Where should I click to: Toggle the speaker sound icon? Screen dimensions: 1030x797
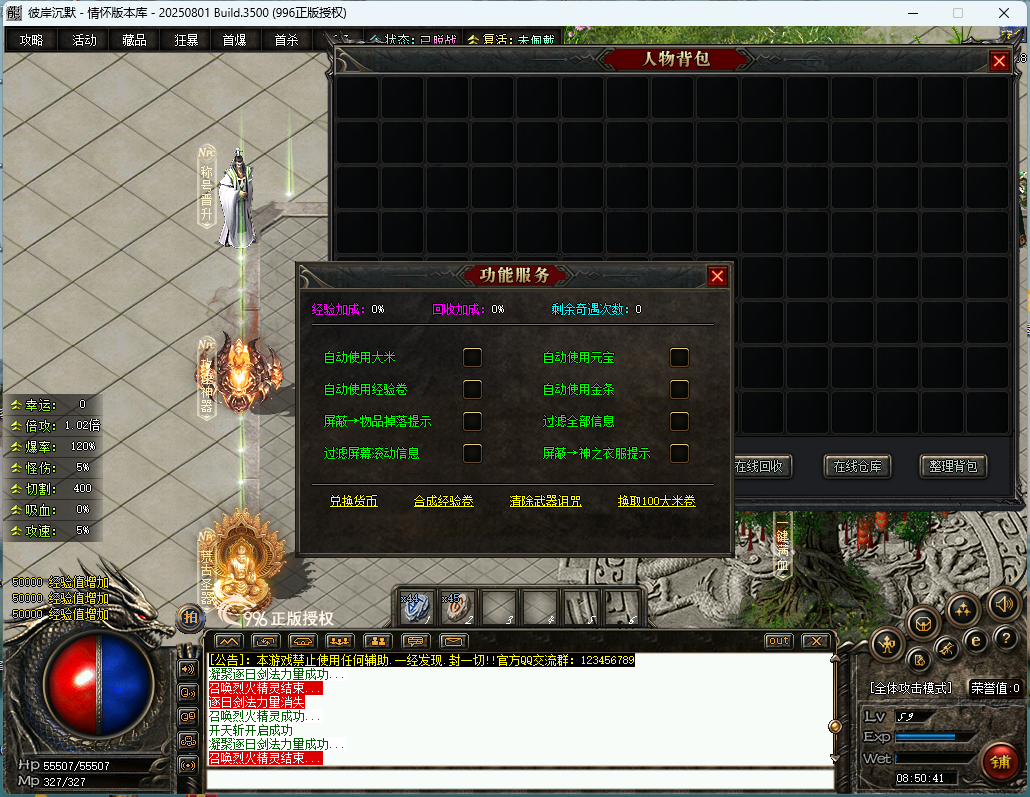(x=1003, y=603)
